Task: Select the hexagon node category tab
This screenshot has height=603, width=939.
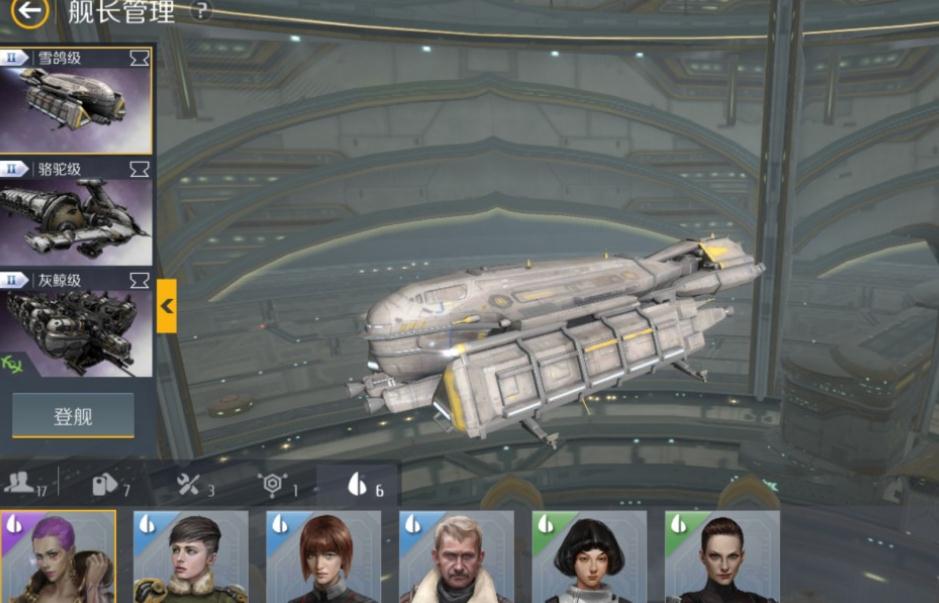Action: [x=278, y=485]
